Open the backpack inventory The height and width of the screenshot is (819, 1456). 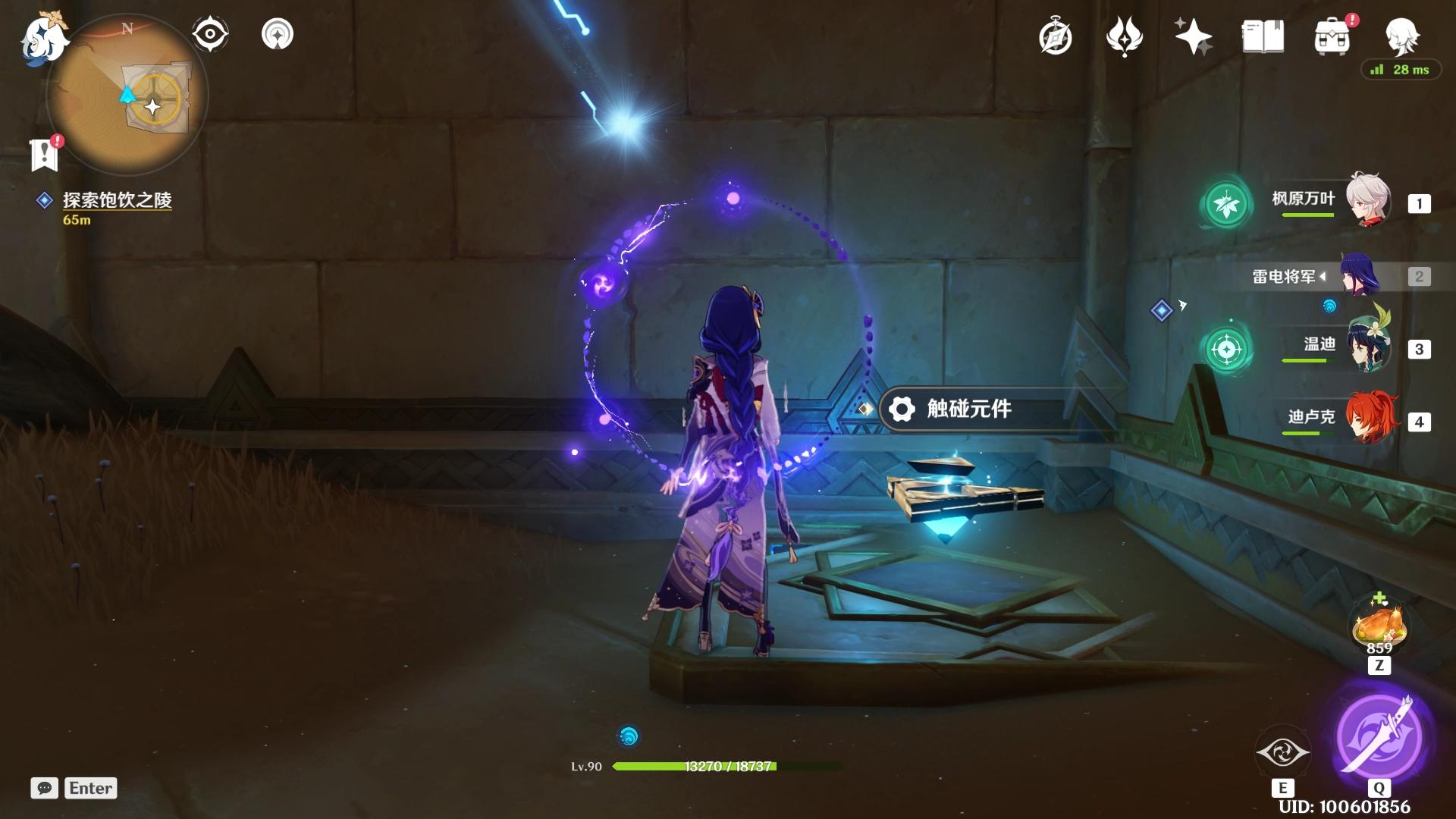click(1332, 36)
